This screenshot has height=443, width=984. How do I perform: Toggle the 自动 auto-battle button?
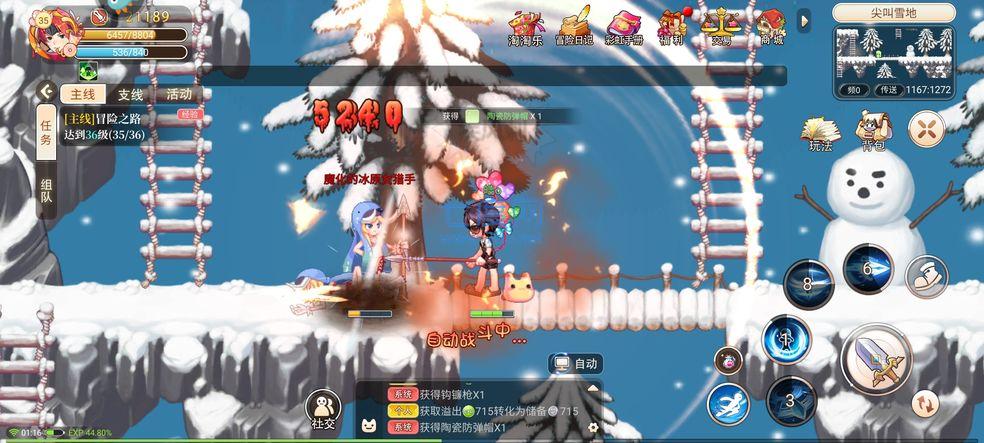pyautogui.click(x=576, y=364)
